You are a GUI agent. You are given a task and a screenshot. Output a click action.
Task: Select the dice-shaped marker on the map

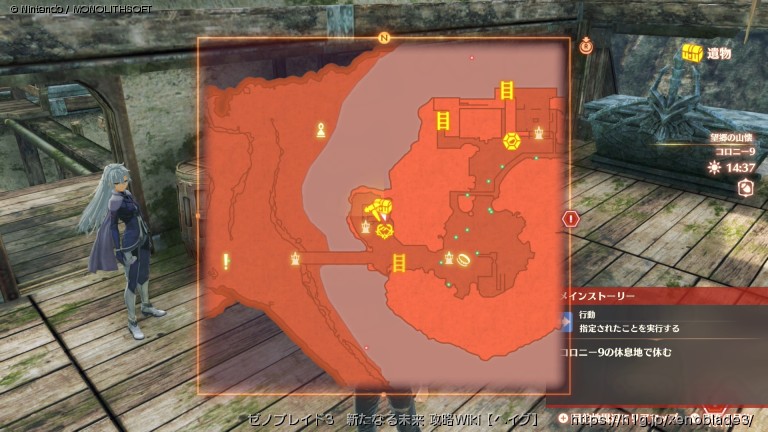click(510, 139)
